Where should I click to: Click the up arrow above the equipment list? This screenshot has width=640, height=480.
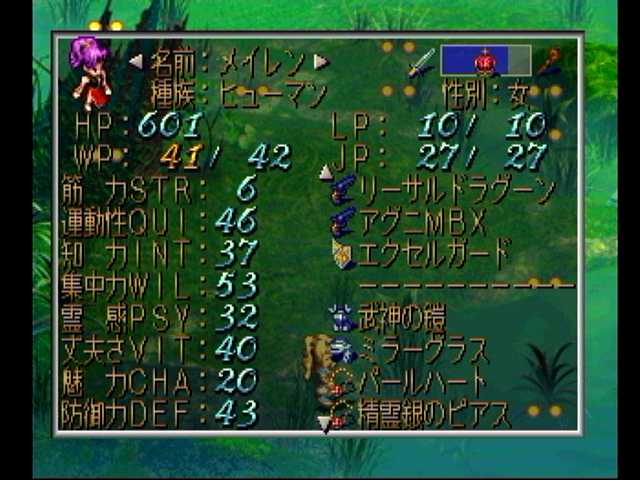click(x=325, y=172)
